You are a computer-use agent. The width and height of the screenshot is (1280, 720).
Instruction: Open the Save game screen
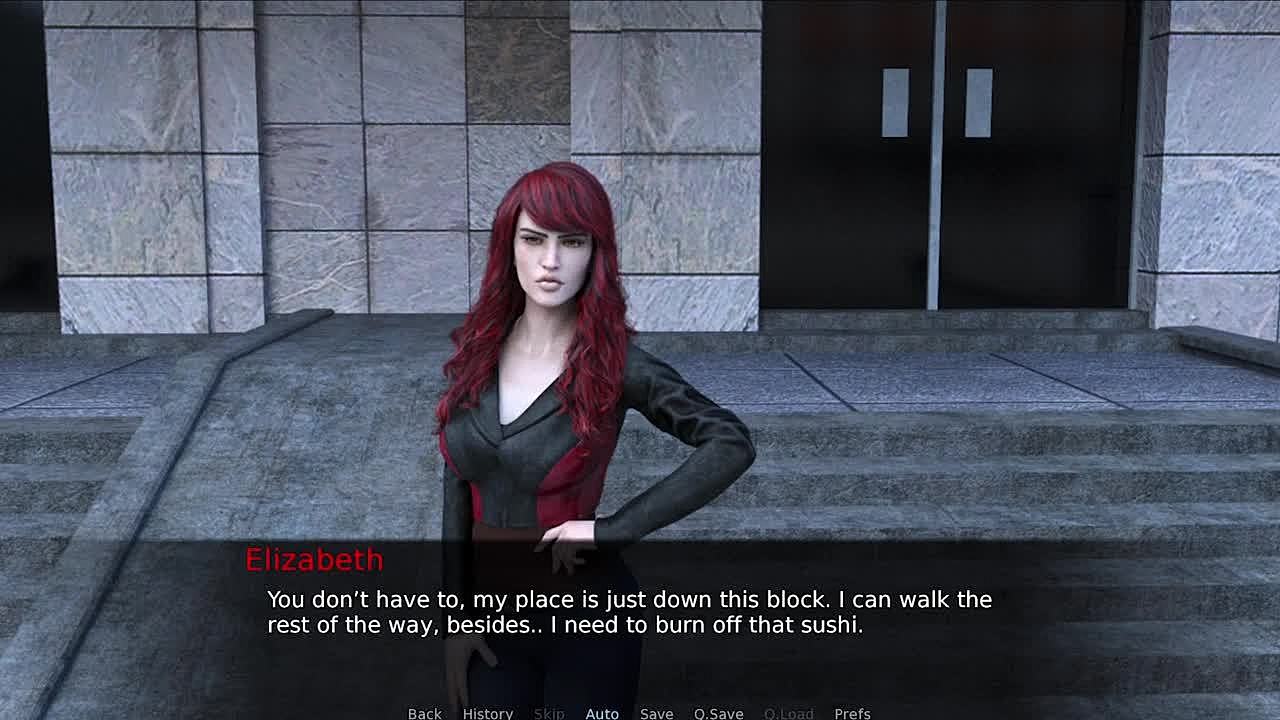(656, 713)
